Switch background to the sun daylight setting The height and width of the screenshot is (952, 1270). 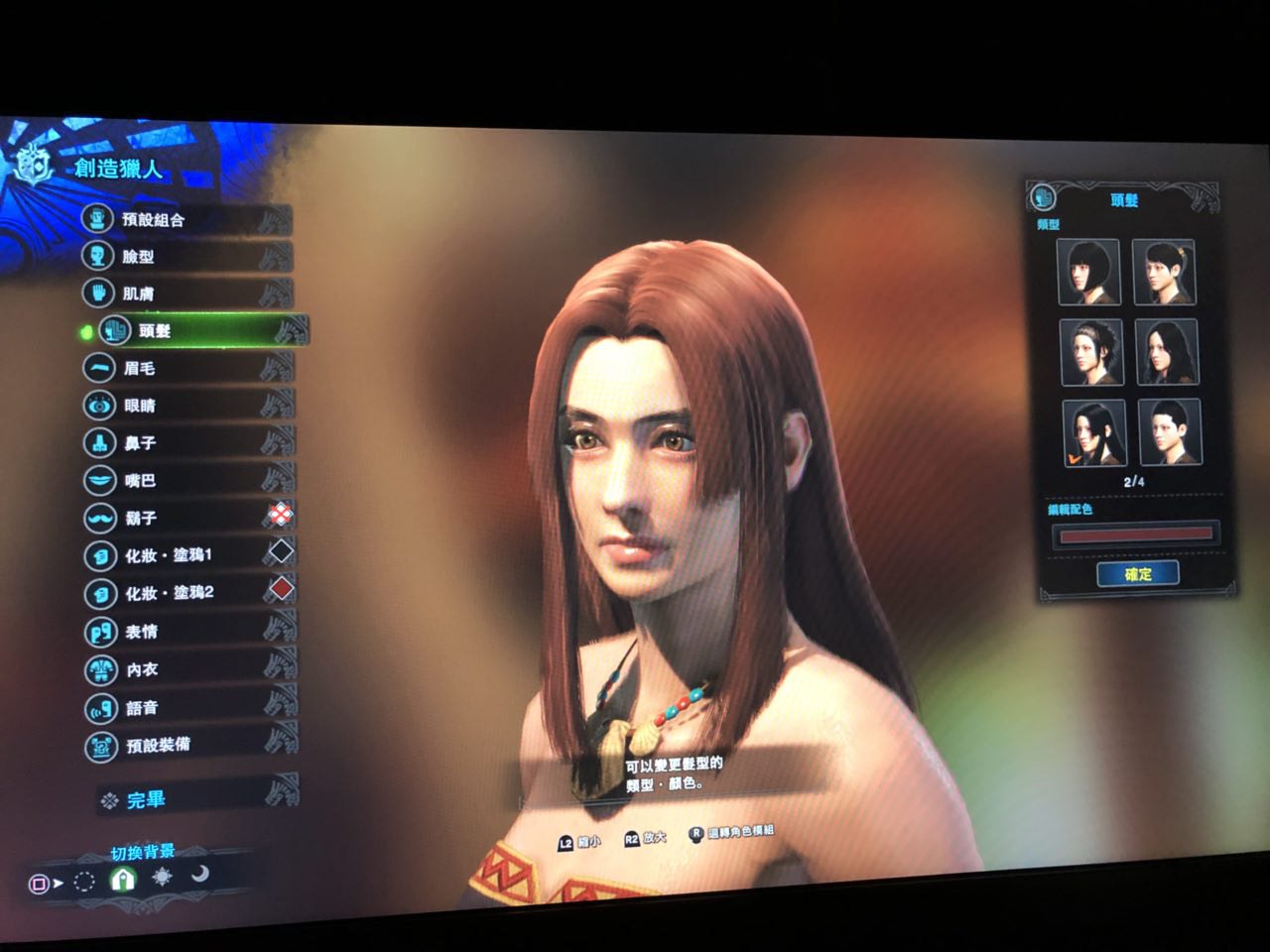(163, 877)
